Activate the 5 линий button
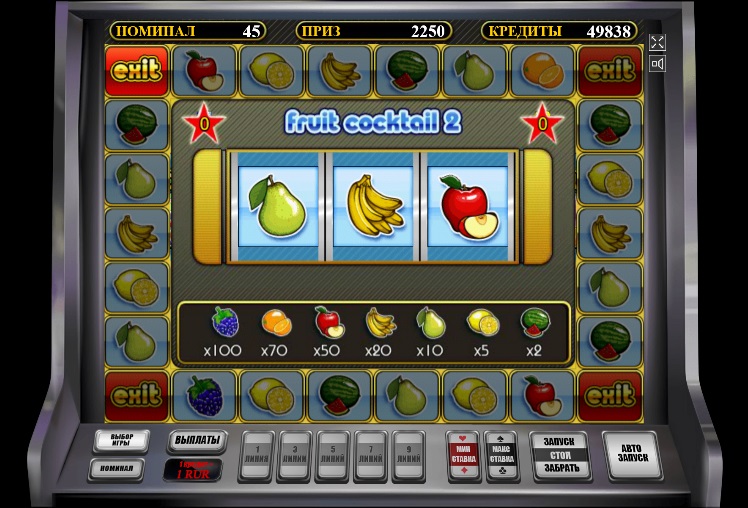Viewport: 748px width, 508px height. click(x=332, y=455)
